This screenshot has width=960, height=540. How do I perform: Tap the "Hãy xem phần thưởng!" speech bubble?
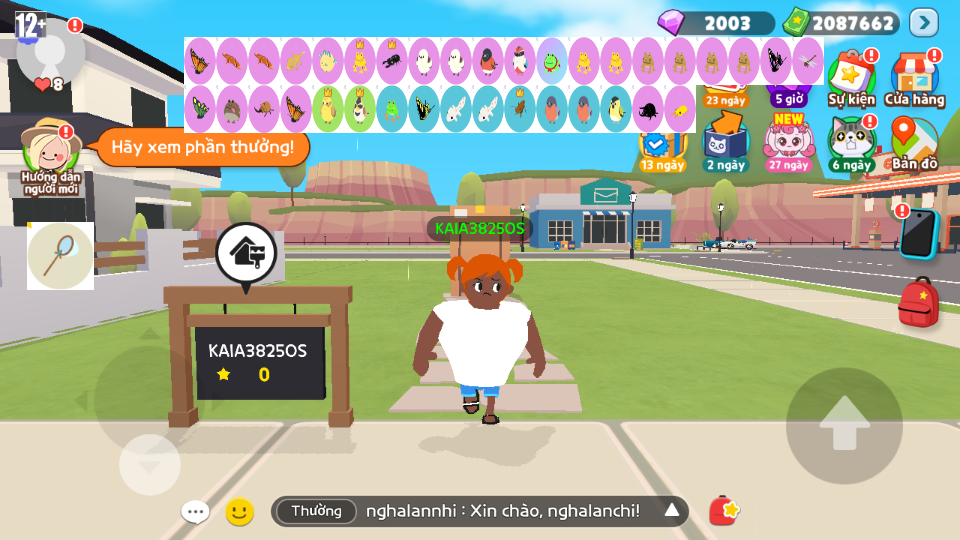click(x=202, y=148)
